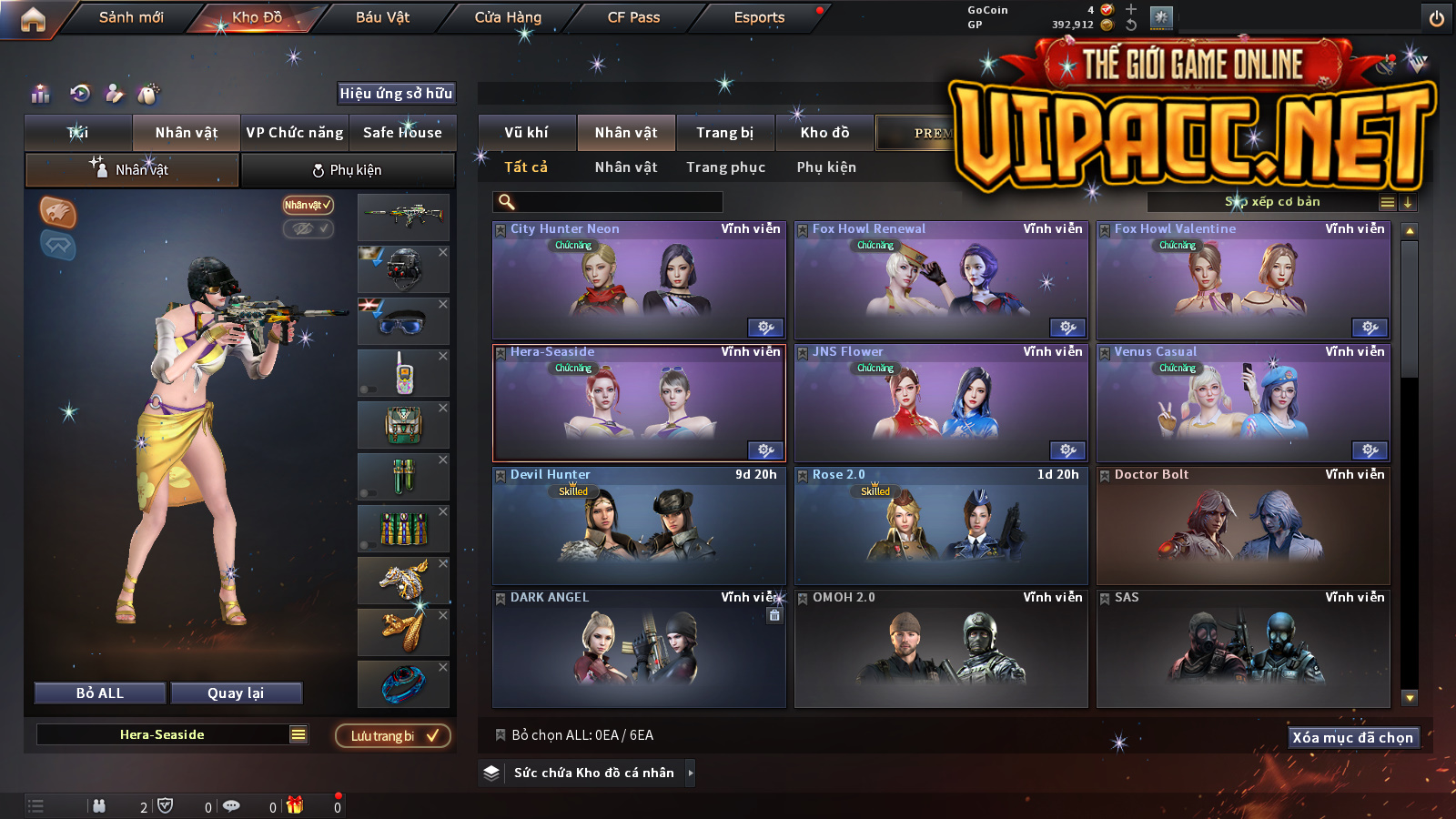Click the power exit button
1456x819 pixels.
point(1437,18)
